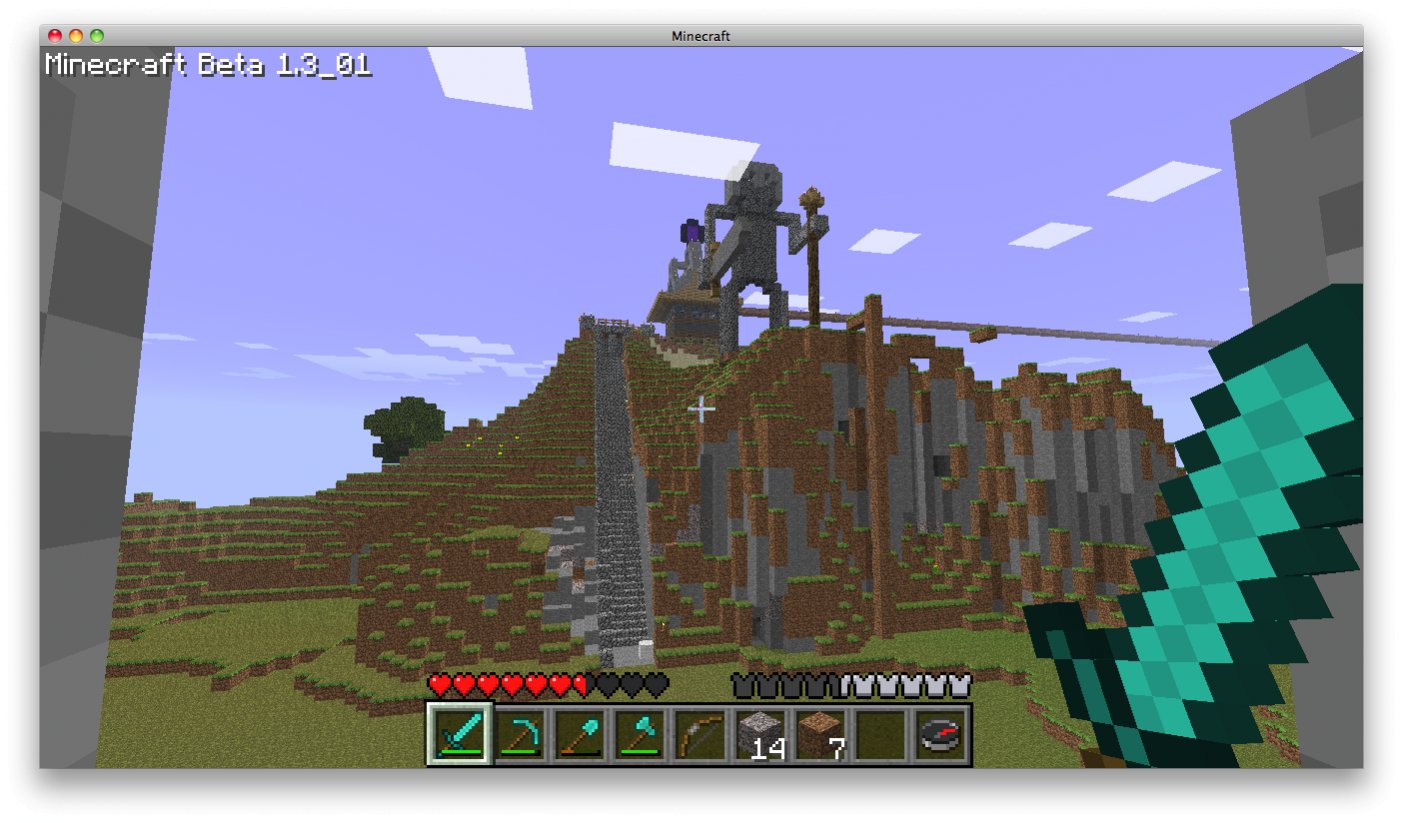
Task: Select the diamond sword hotbar slot
Action: pyautogui.click(x=460, y=734)
